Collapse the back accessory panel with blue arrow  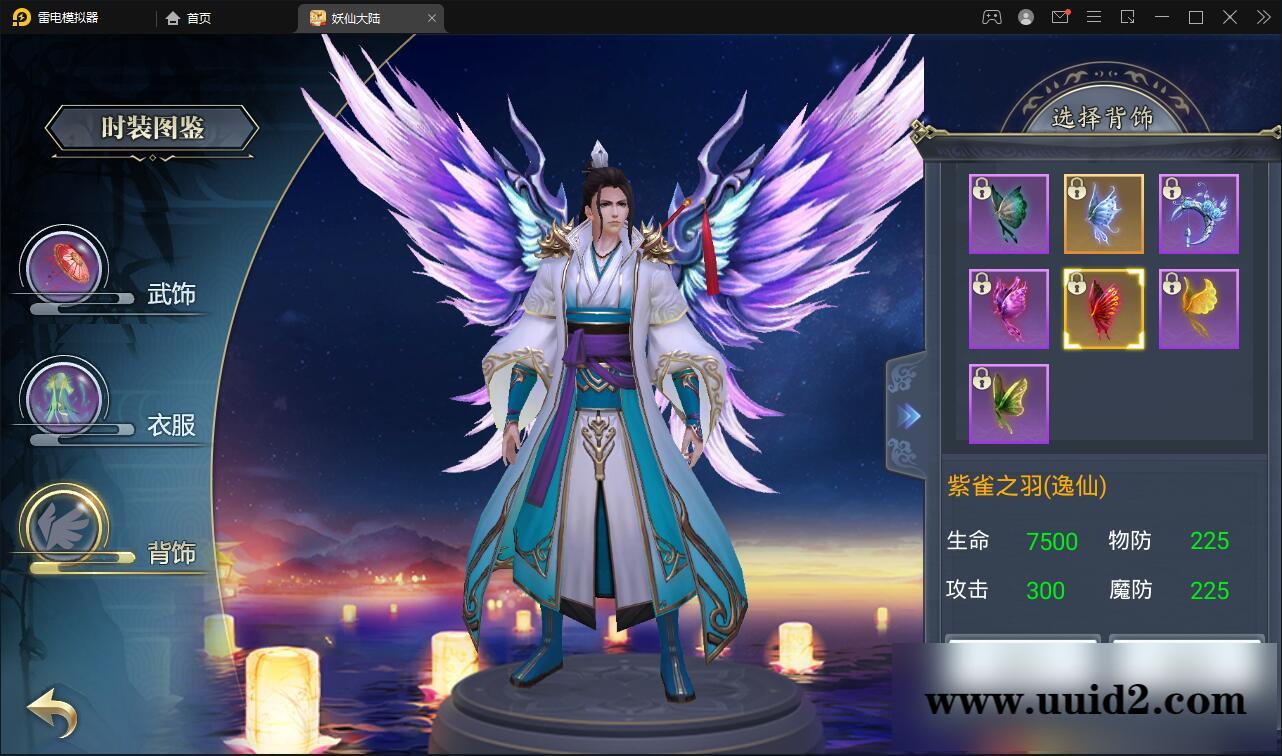[906, 417]
